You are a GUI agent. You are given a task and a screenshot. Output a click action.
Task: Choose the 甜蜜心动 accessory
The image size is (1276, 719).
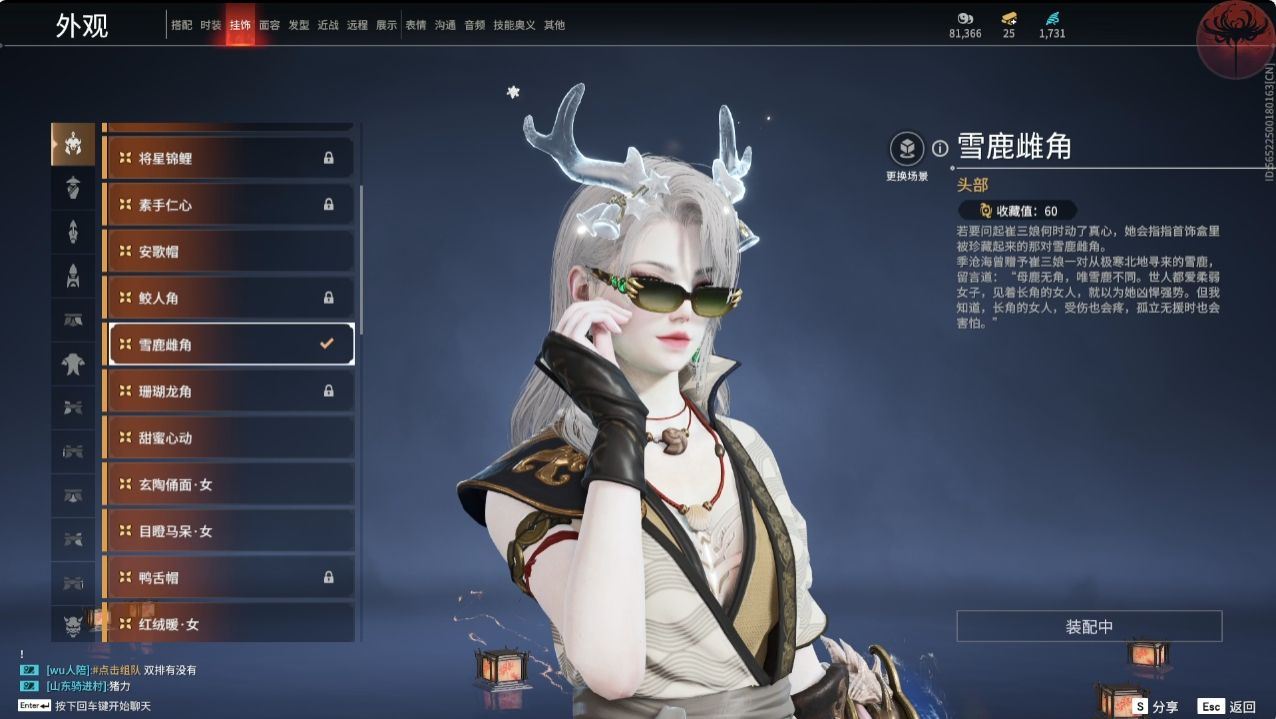[x=228, y=438]
